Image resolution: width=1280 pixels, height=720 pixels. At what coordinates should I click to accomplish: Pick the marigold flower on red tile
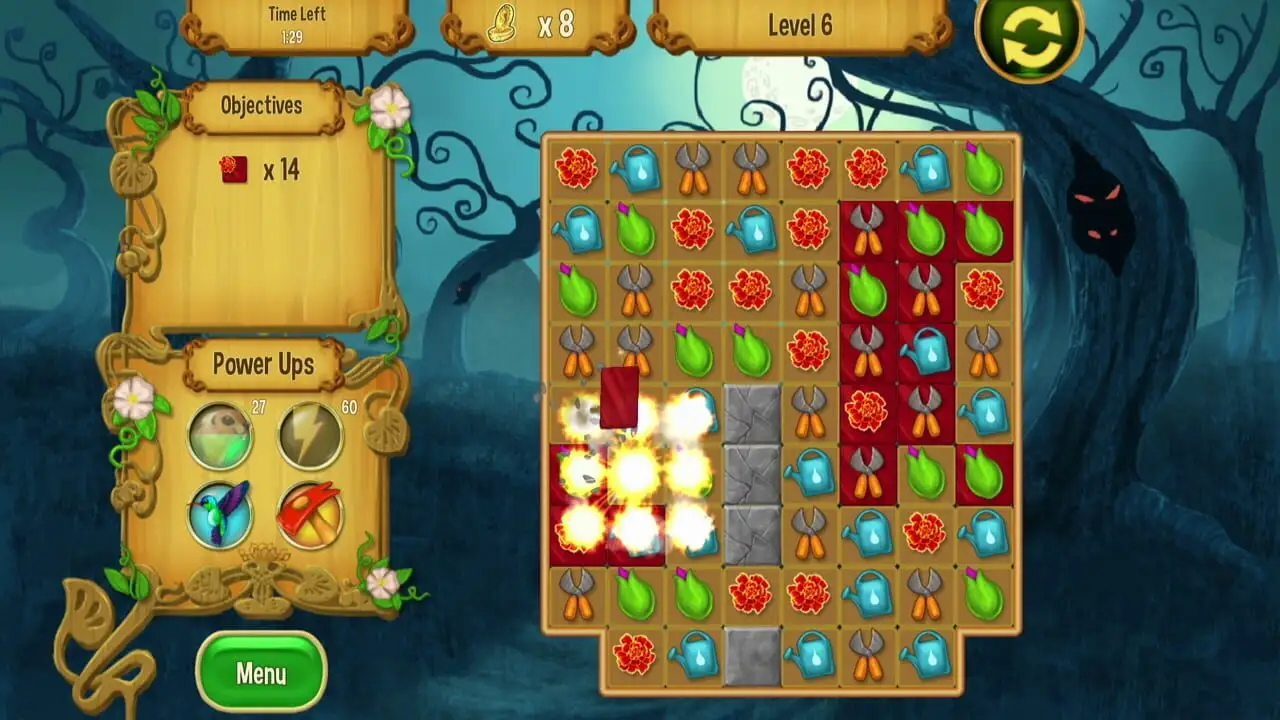868,411
